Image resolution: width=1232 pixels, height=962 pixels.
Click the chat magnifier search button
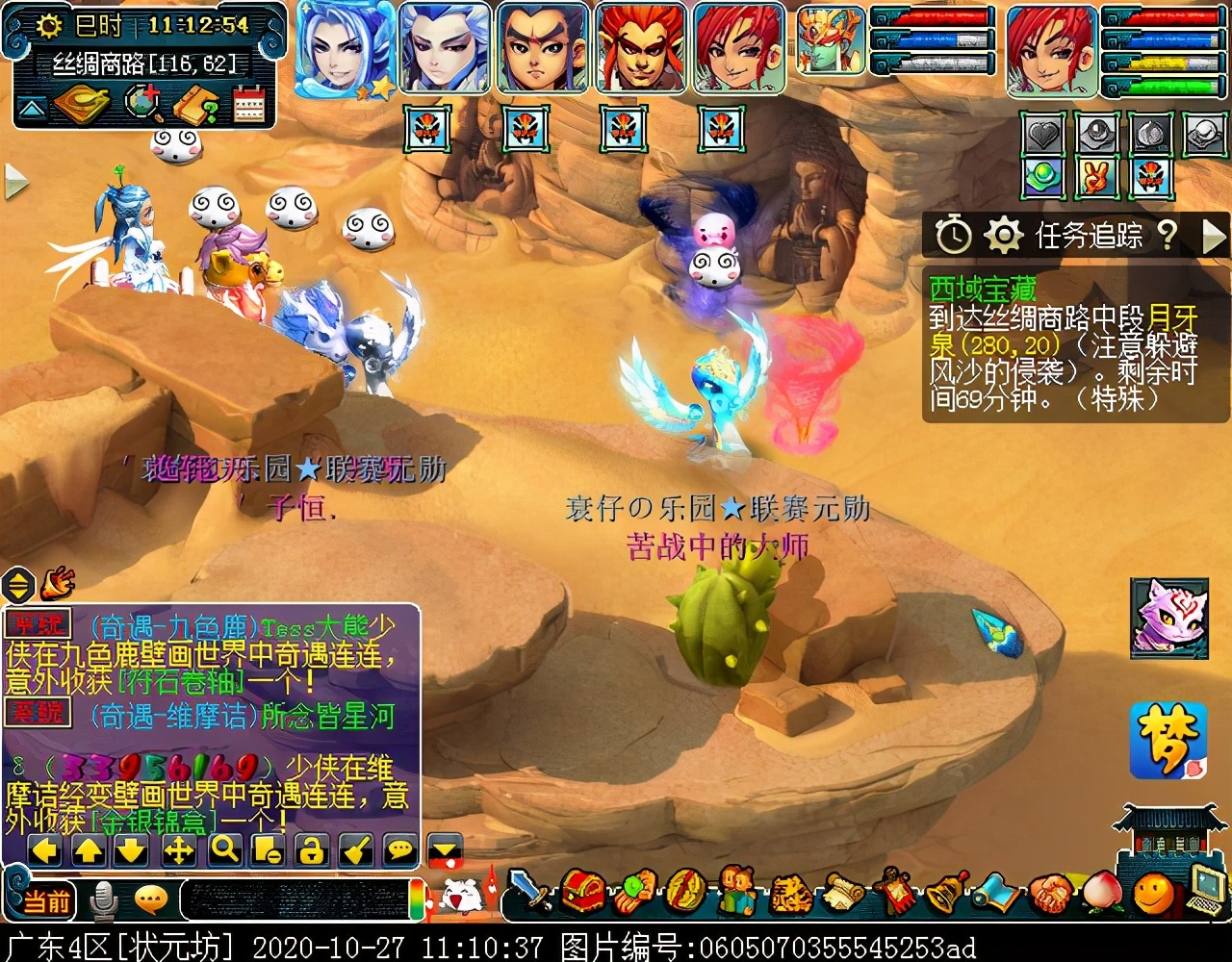point(224,850)
